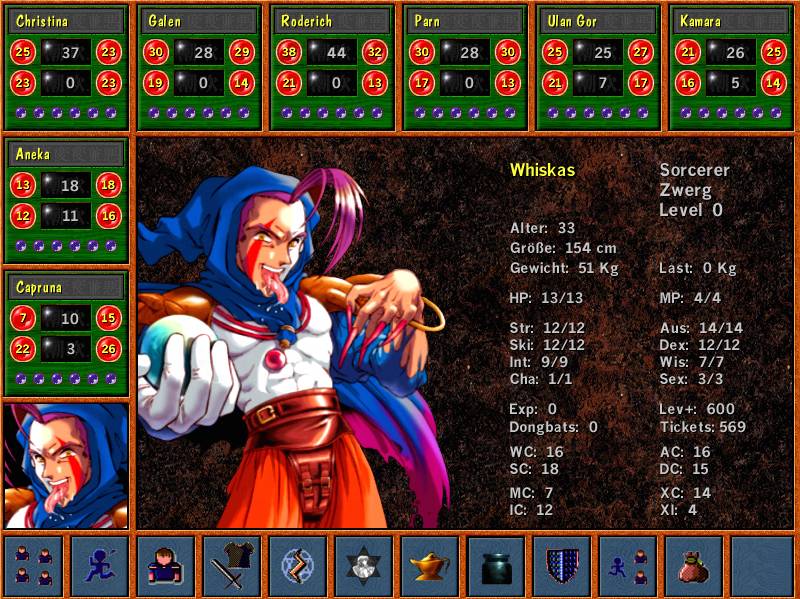Open the red pouch bag icon
The height and width of the screenshot is (599, 800).
pos(694,567)
